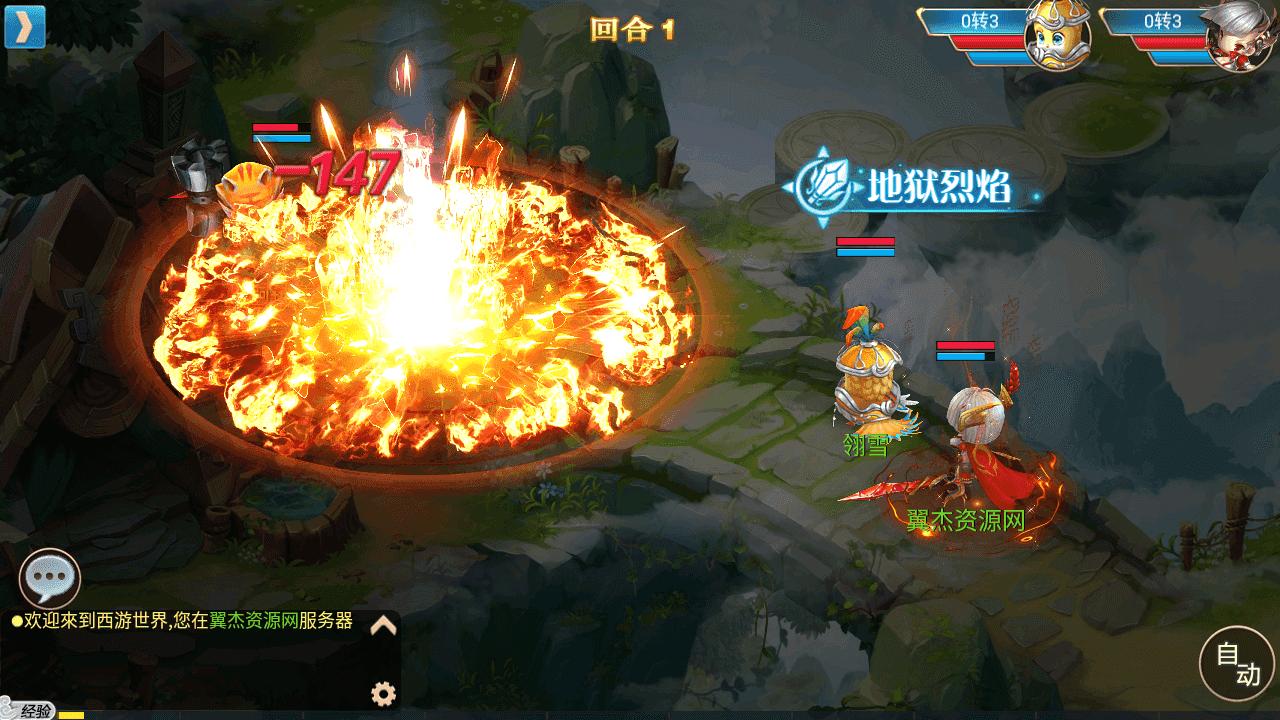
Task: Open the chat speech bubble
Action: tap(50, 578)
